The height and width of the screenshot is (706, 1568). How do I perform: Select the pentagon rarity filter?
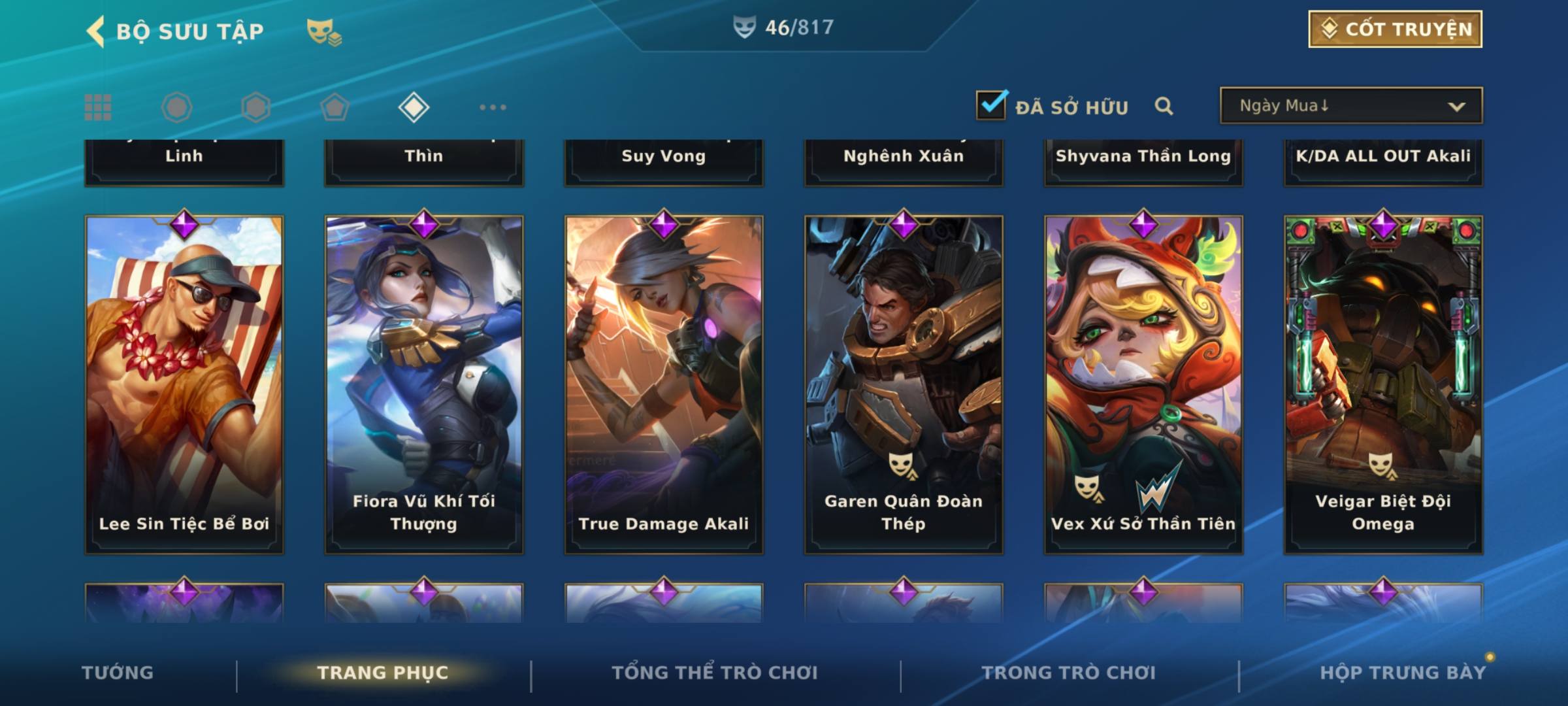pos(335,107)
